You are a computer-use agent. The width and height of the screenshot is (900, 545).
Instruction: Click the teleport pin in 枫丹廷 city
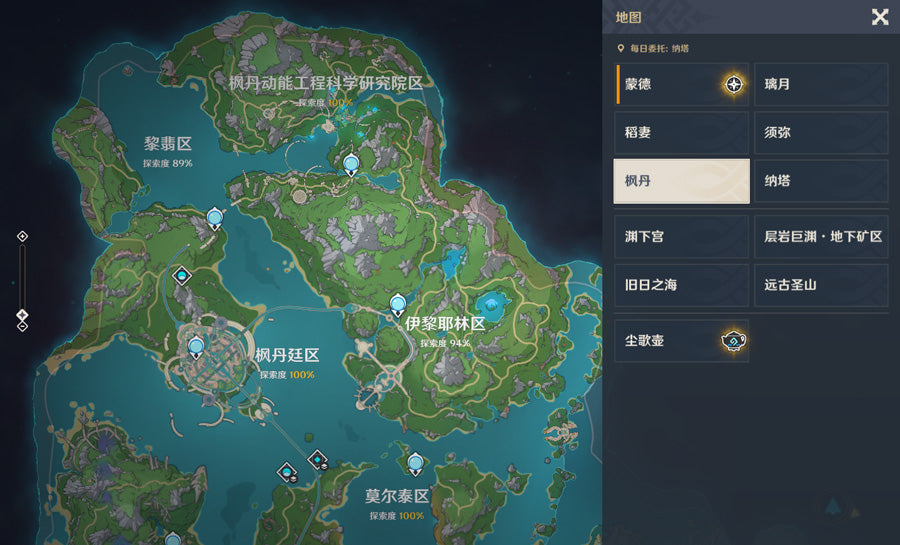pyautogui.click(x=196, y=347)
